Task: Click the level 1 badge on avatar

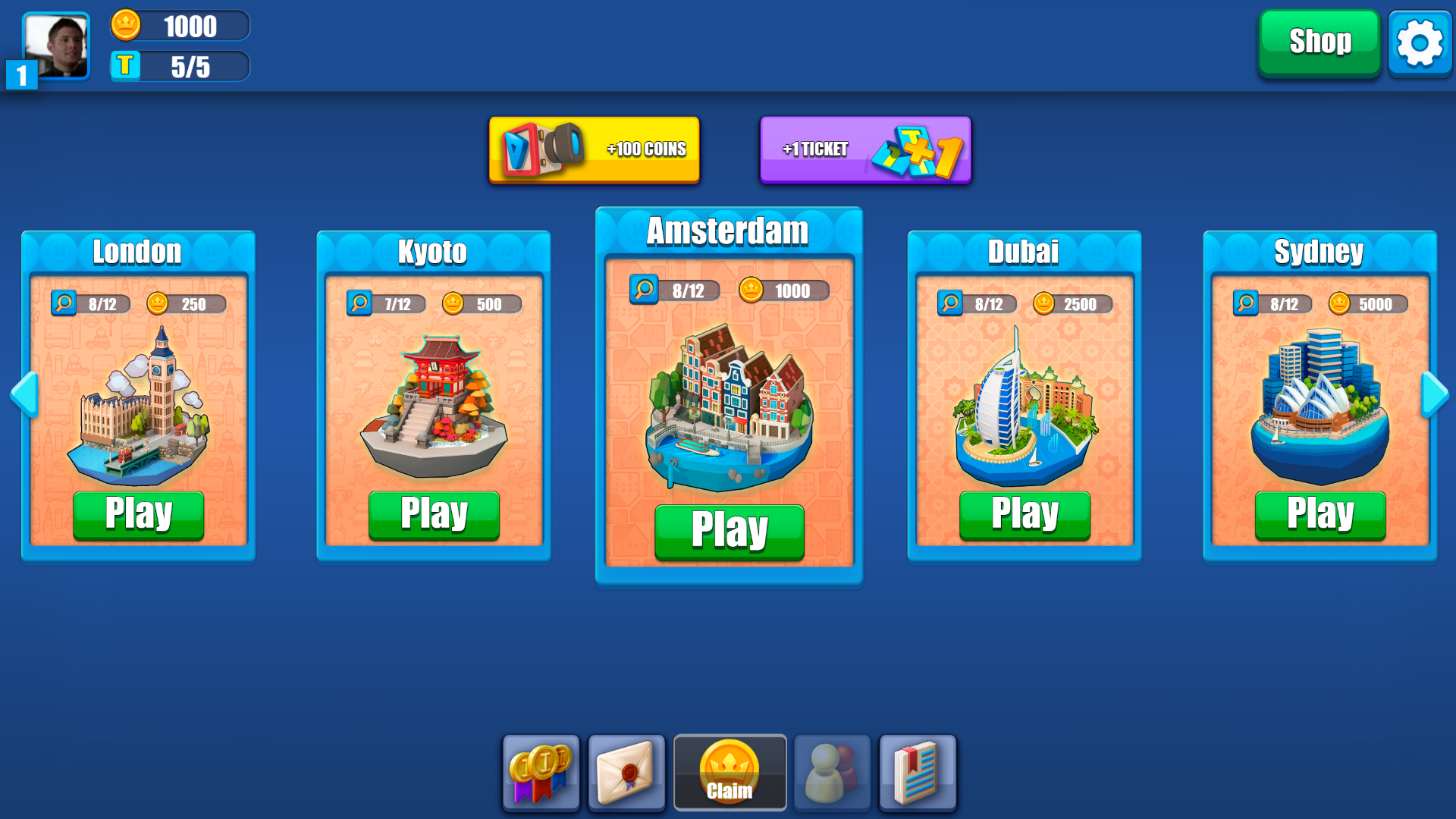Action: tap(20, 76)
